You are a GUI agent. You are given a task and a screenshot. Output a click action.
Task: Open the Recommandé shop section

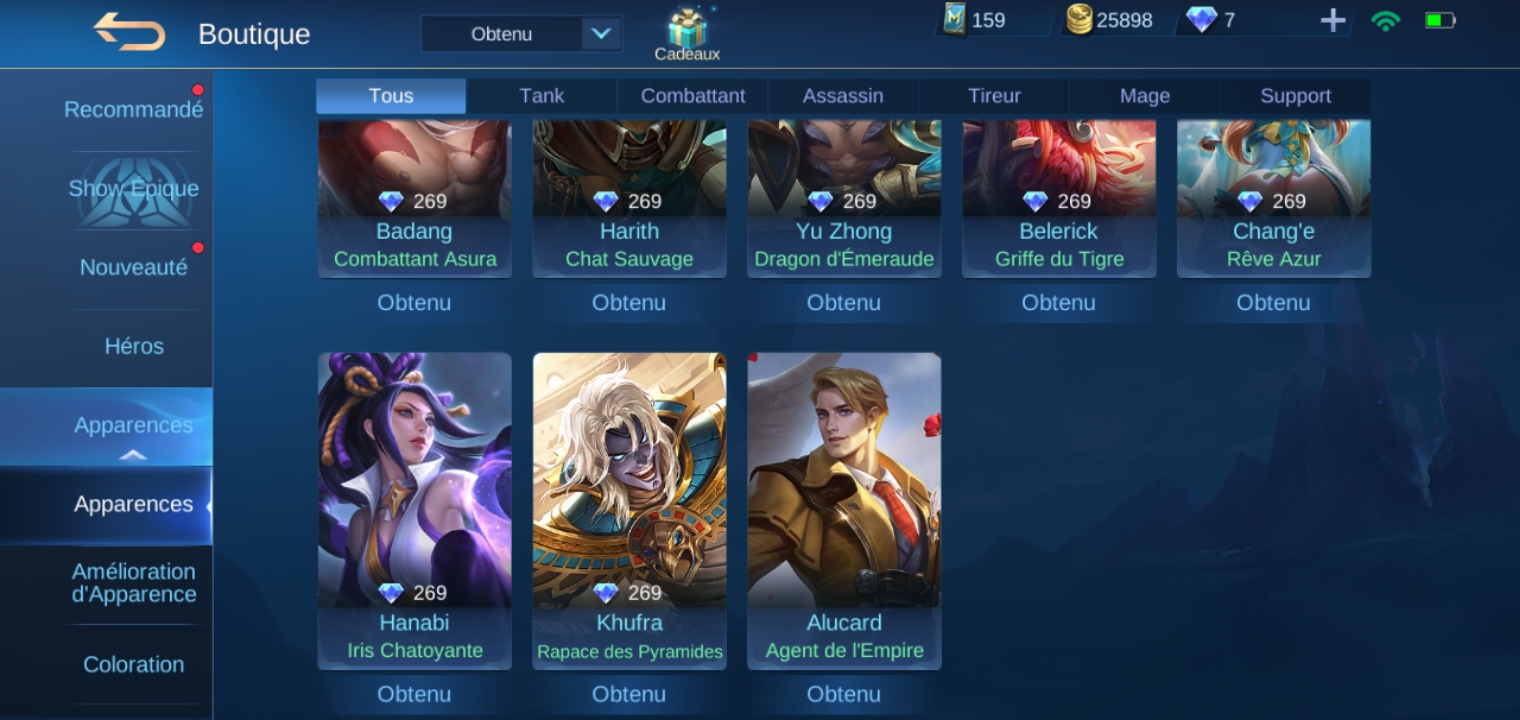coord(133,110)
